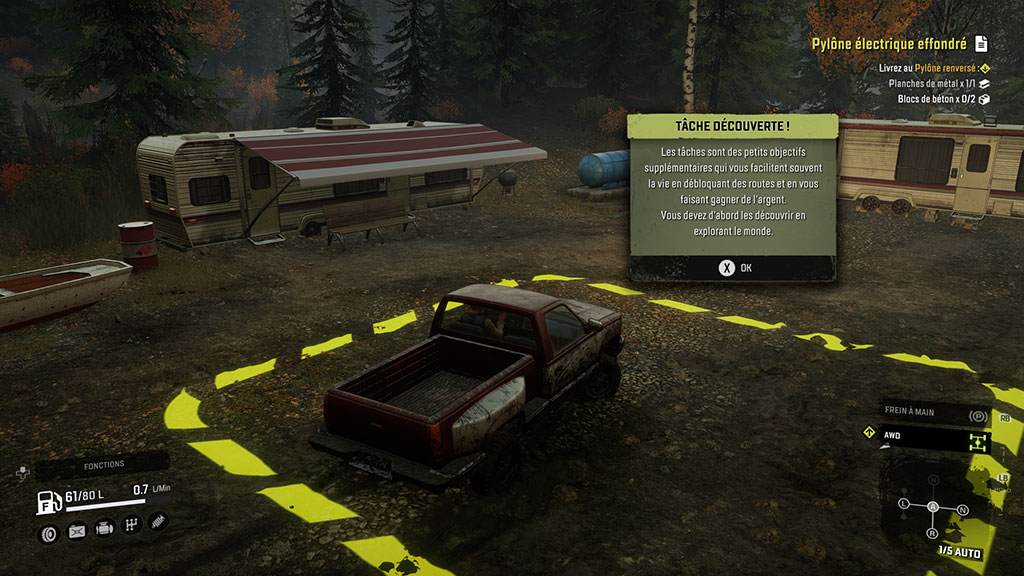Viewport: 1024px width, 576px height.
Task: Open the Fonctions menu
Action: click(103, 465)
